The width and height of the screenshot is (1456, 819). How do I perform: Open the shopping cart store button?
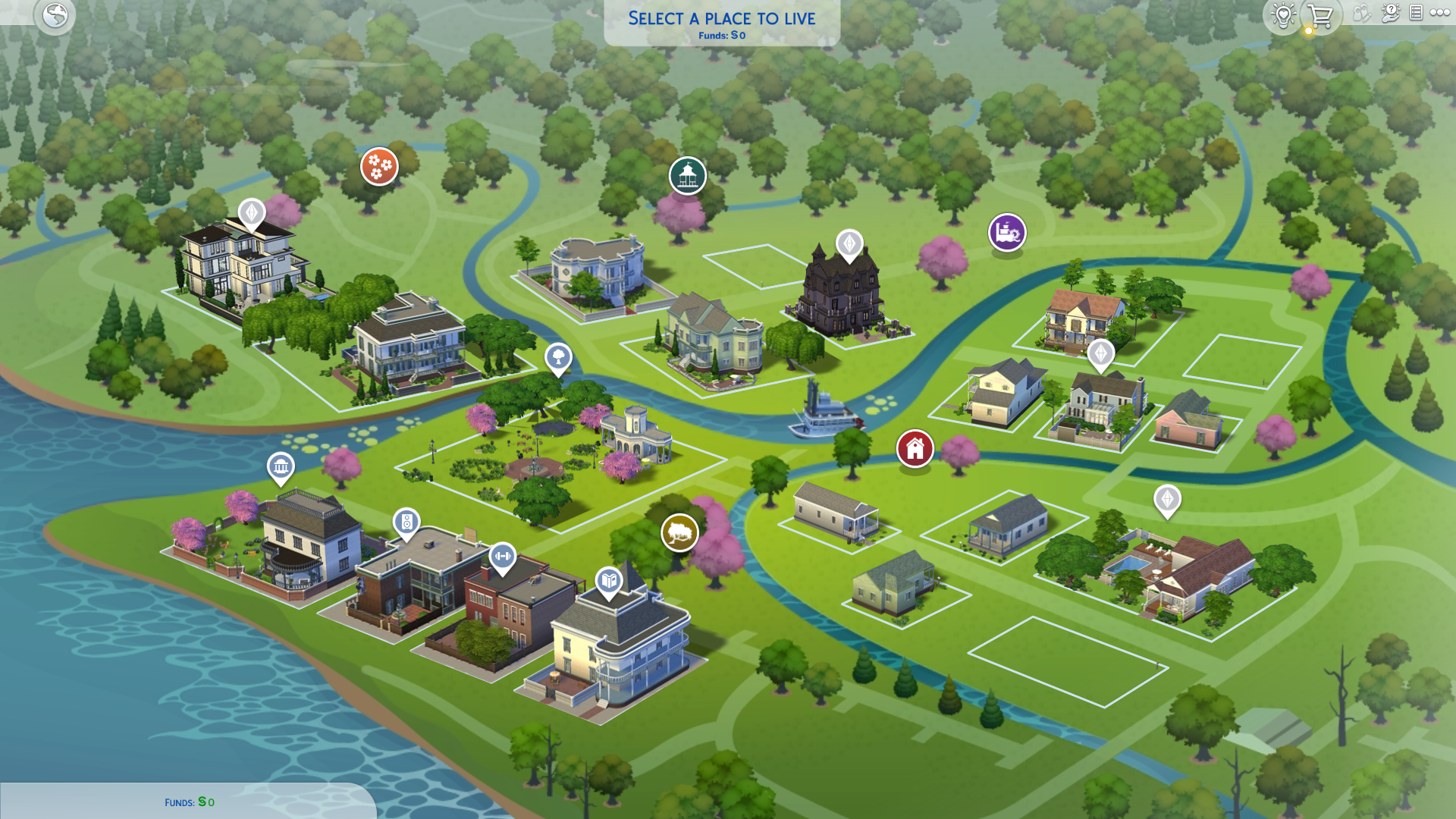tap(1320, 15)
